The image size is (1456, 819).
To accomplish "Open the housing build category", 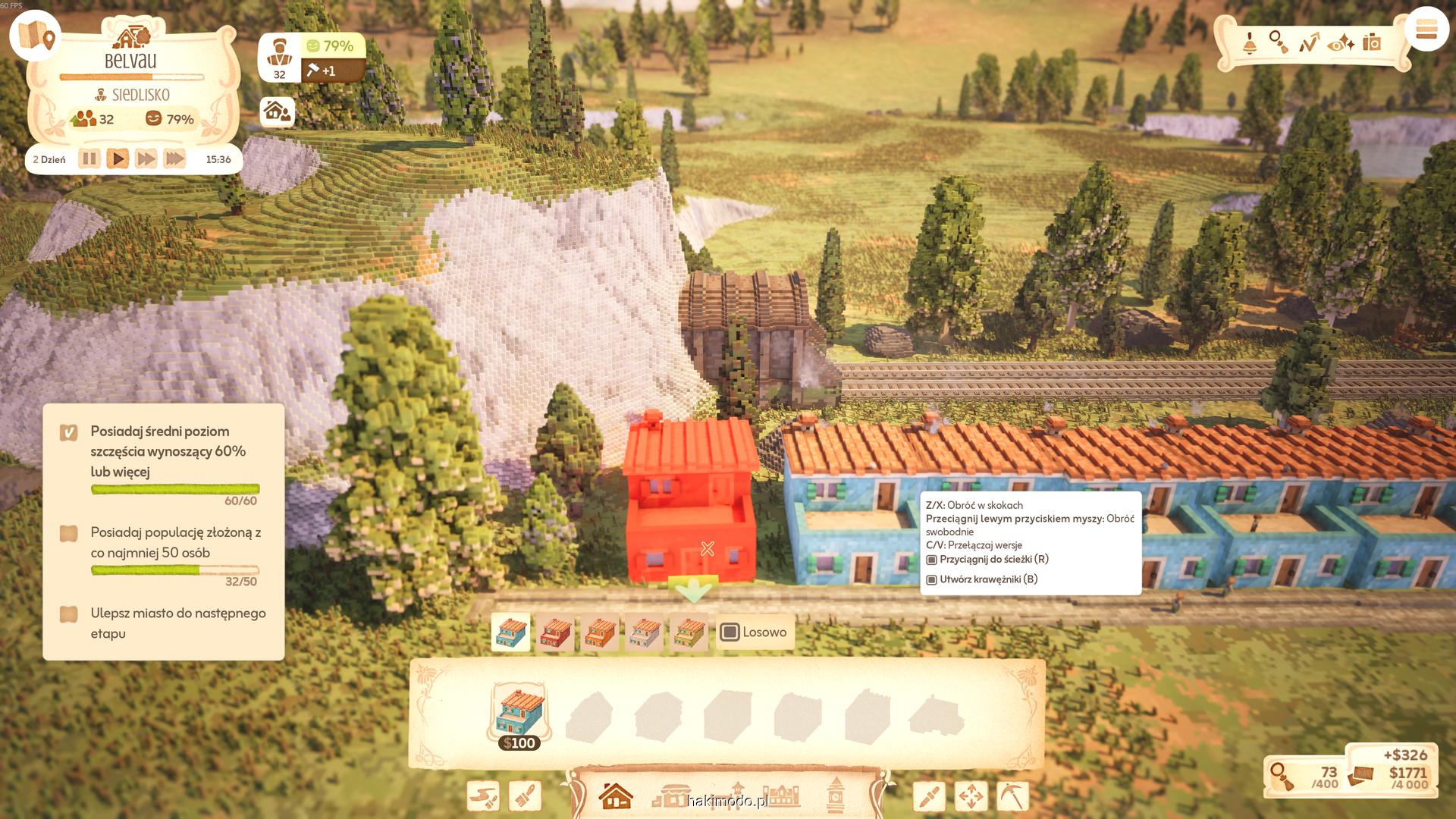I will click(x=615, y=796).
